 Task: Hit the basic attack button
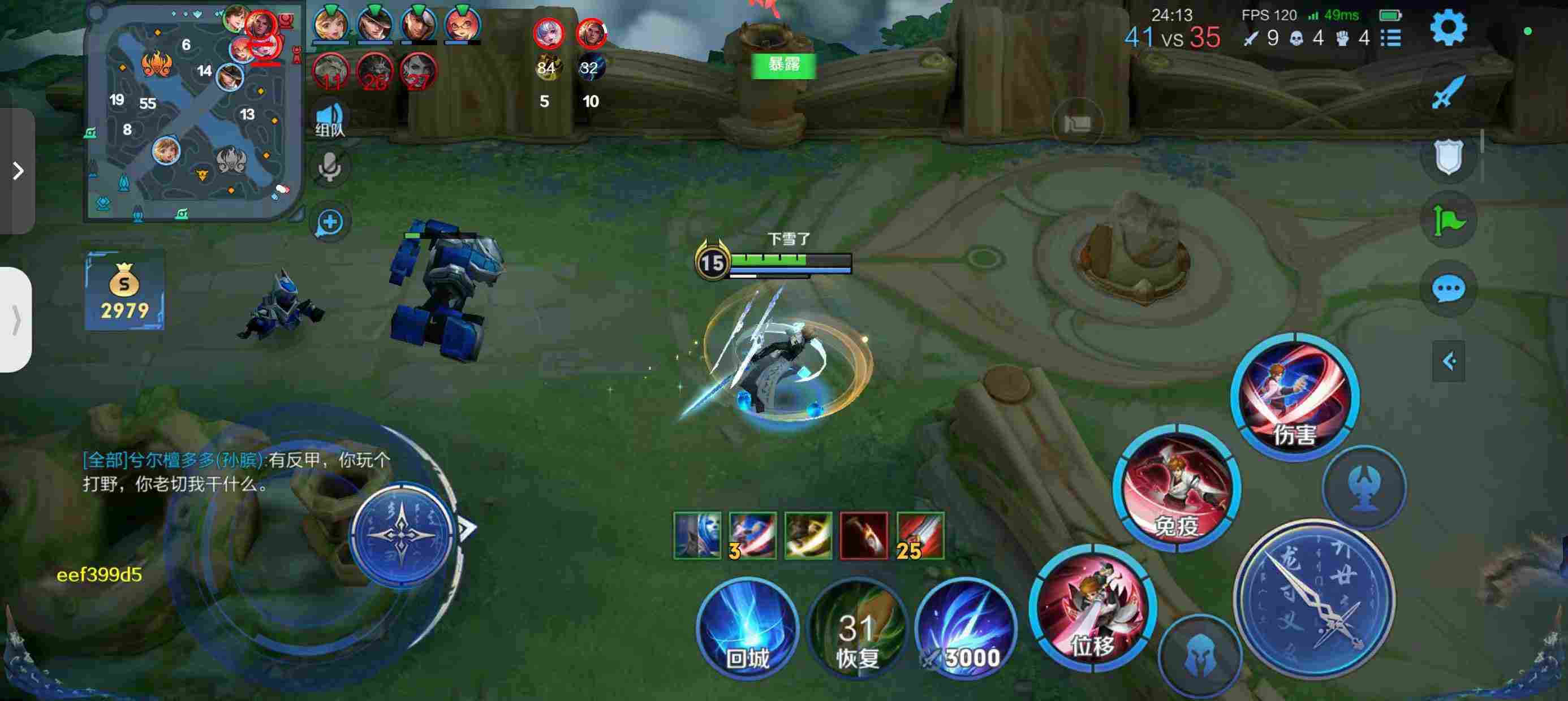tap(1315, 599)
